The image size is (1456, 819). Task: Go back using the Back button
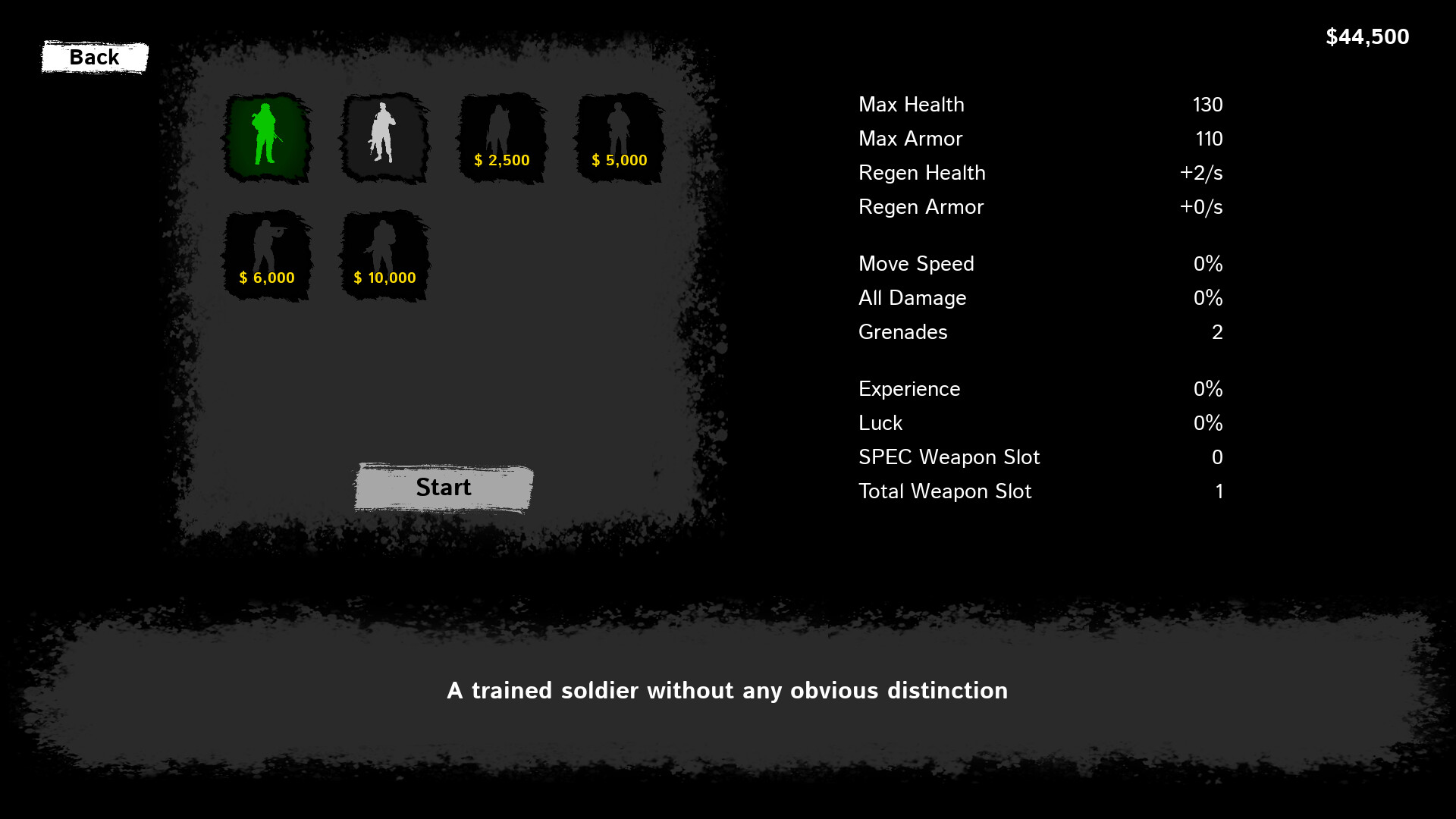(94, 57)
